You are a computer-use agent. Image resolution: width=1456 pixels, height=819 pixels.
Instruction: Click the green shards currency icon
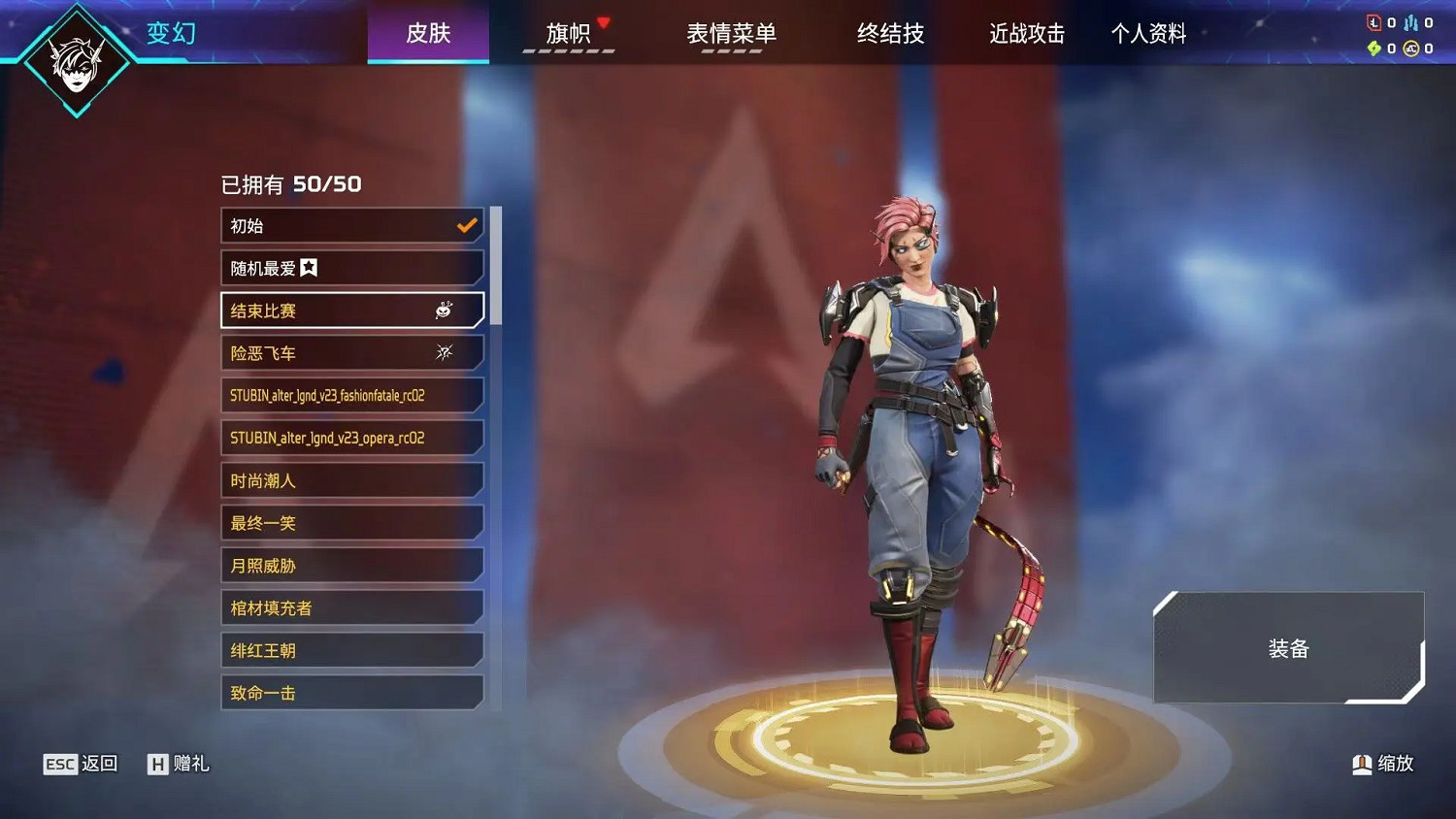click(1374, 48)
